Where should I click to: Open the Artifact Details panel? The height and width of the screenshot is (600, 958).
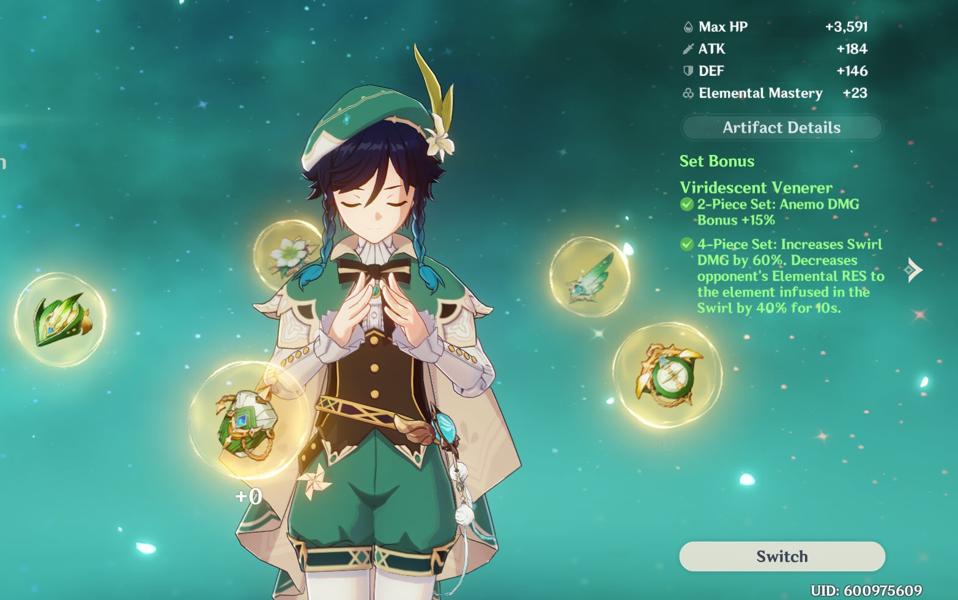pos(781,128)
